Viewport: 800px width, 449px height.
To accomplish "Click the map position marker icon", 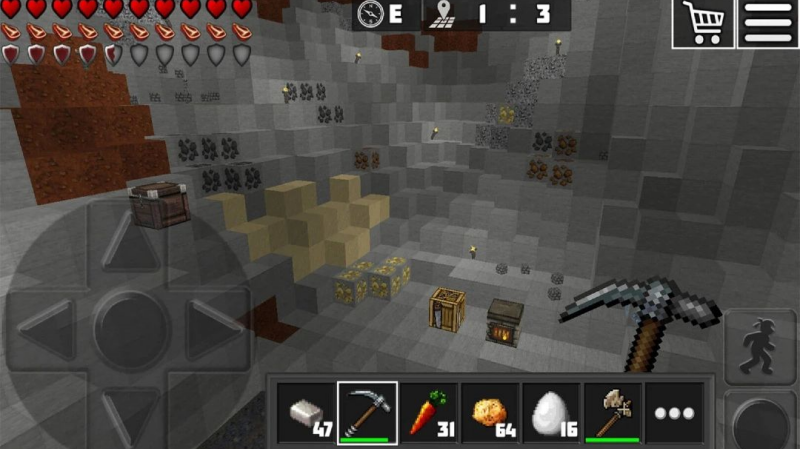I will point(442,14).
